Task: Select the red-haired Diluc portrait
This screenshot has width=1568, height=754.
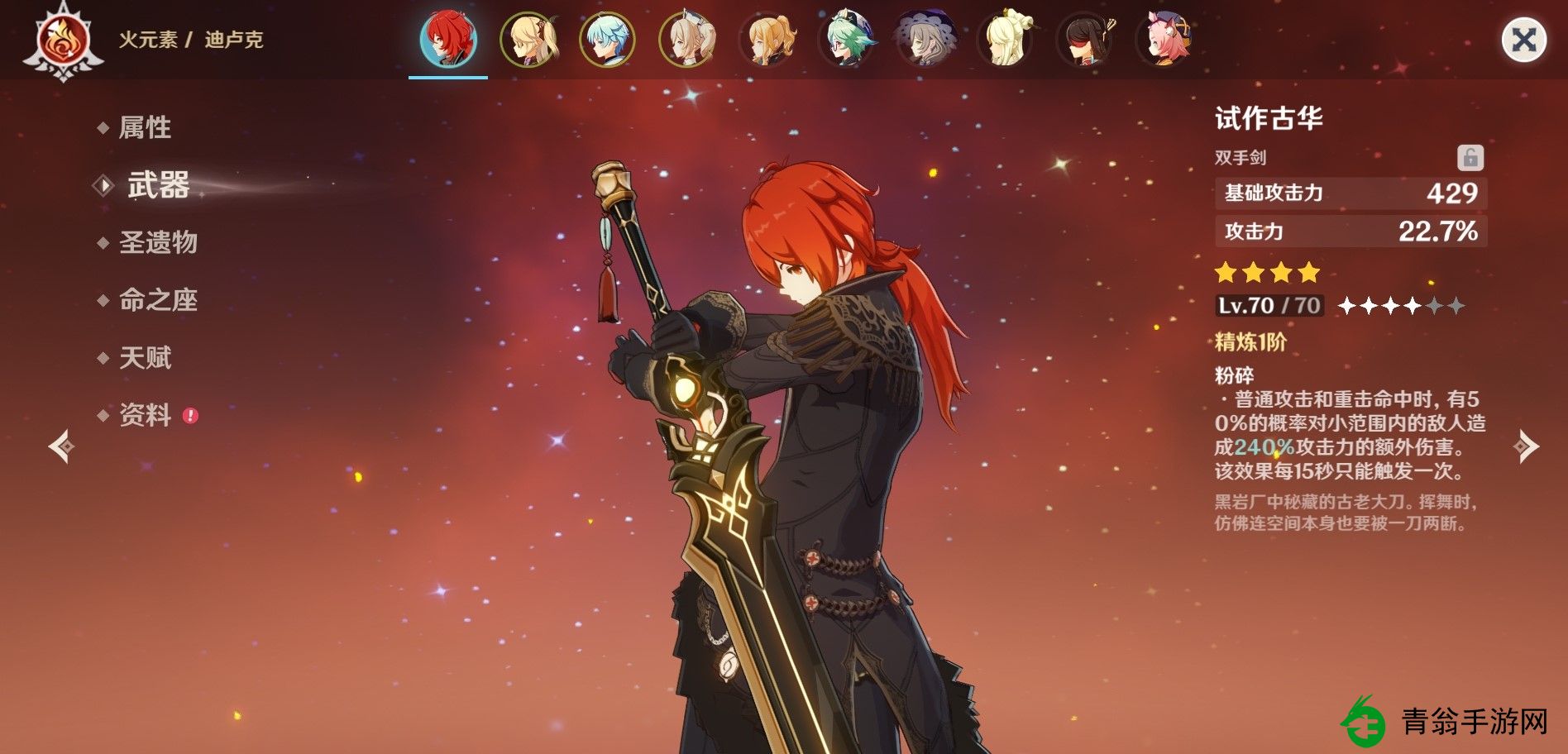Action: (448, 39)
